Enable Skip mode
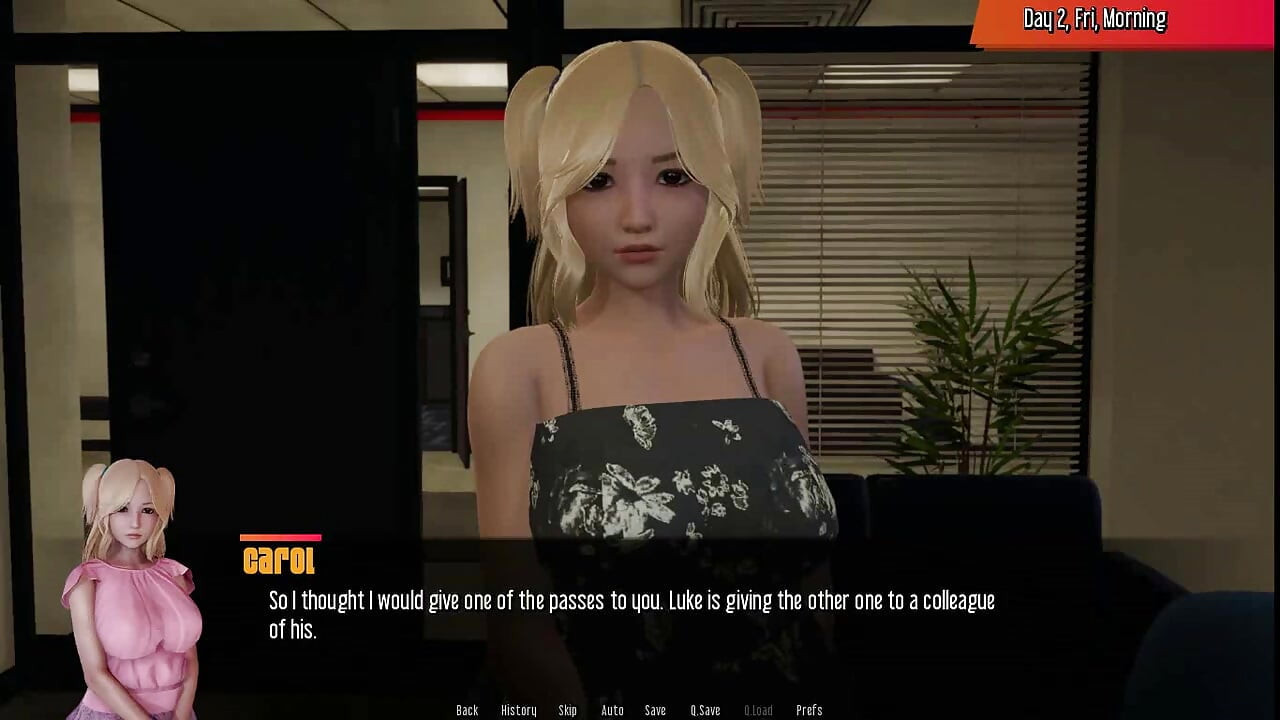The image size is (1280, 720). coord(567,709)
